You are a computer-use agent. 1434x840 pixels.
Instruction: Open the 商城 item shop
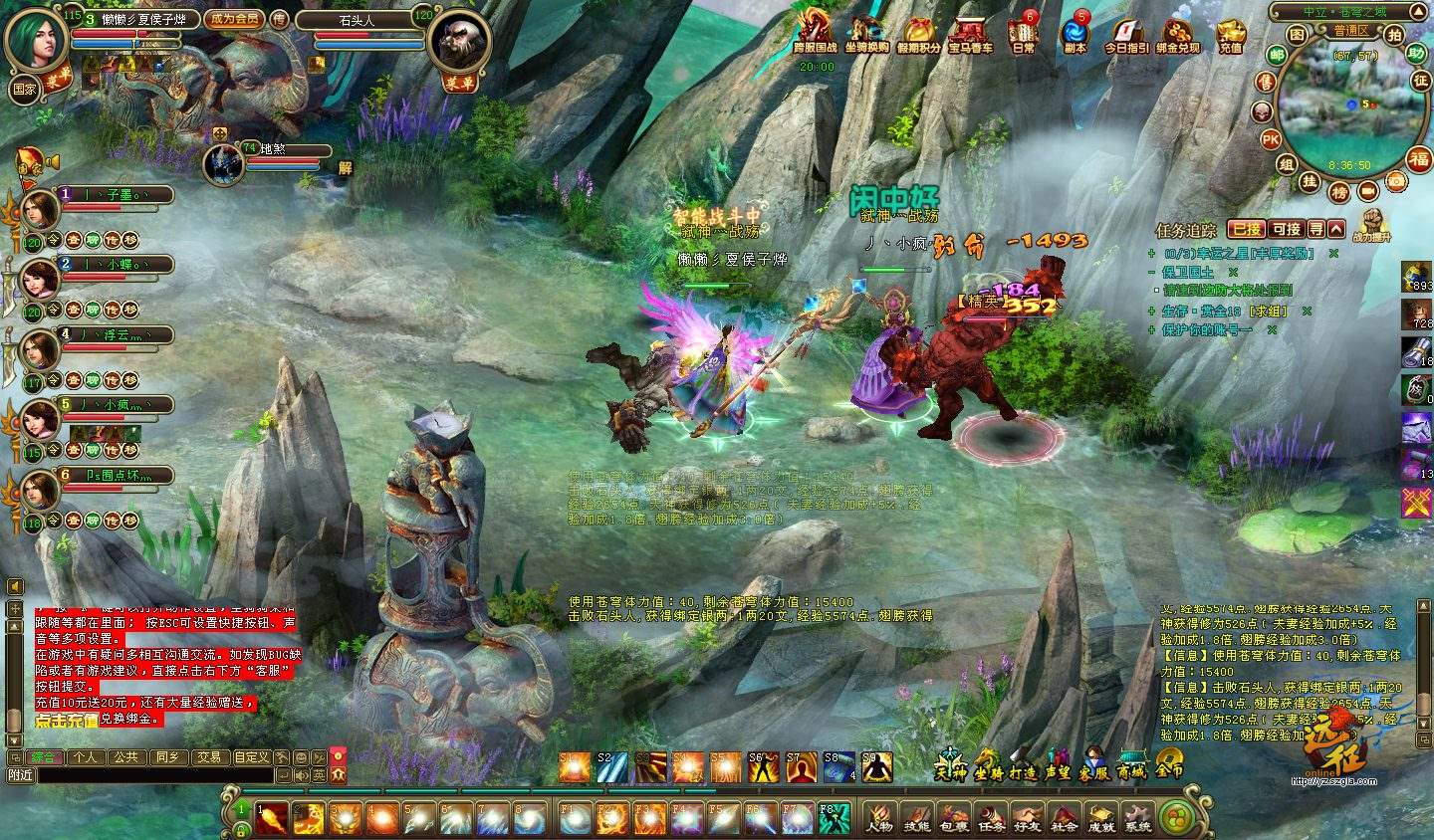pos(1131,767)
